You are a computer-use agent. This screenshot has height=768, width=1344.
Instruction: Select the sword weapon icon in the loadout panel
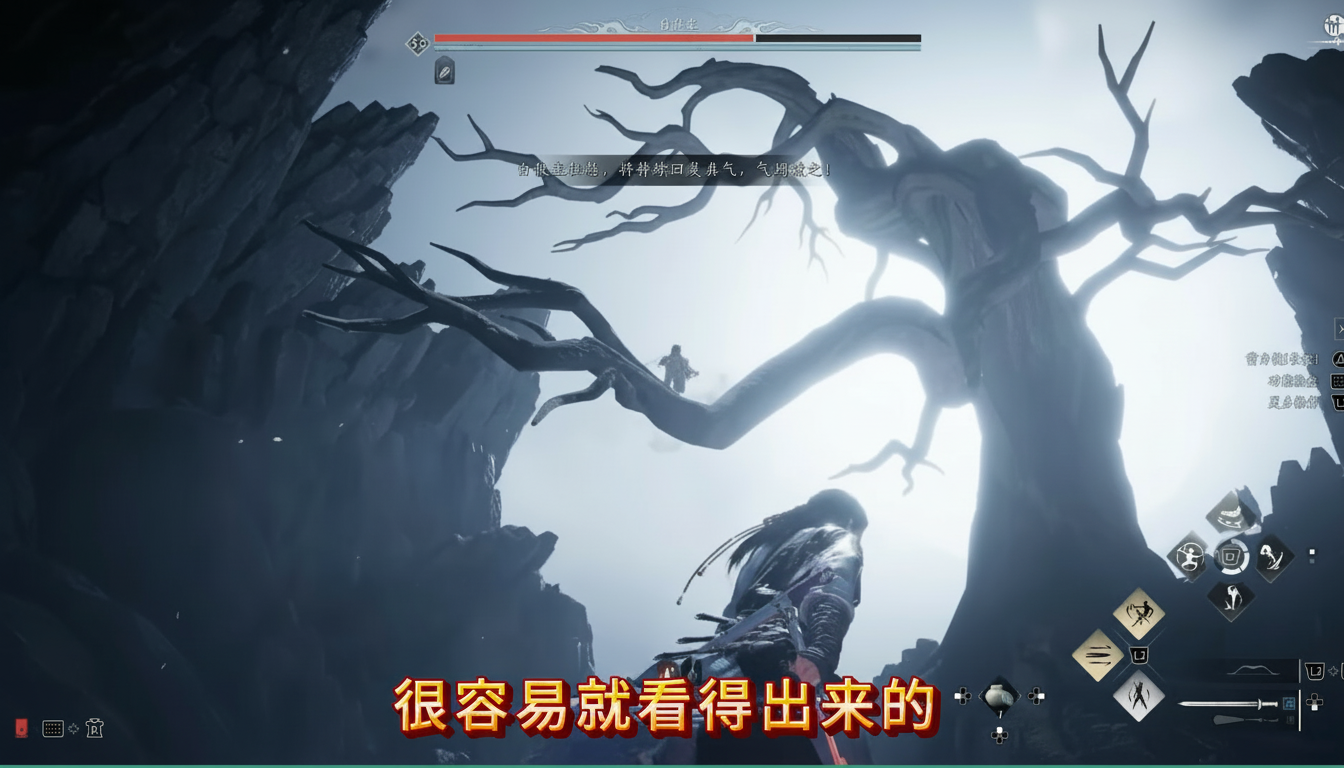[1229, 703]
